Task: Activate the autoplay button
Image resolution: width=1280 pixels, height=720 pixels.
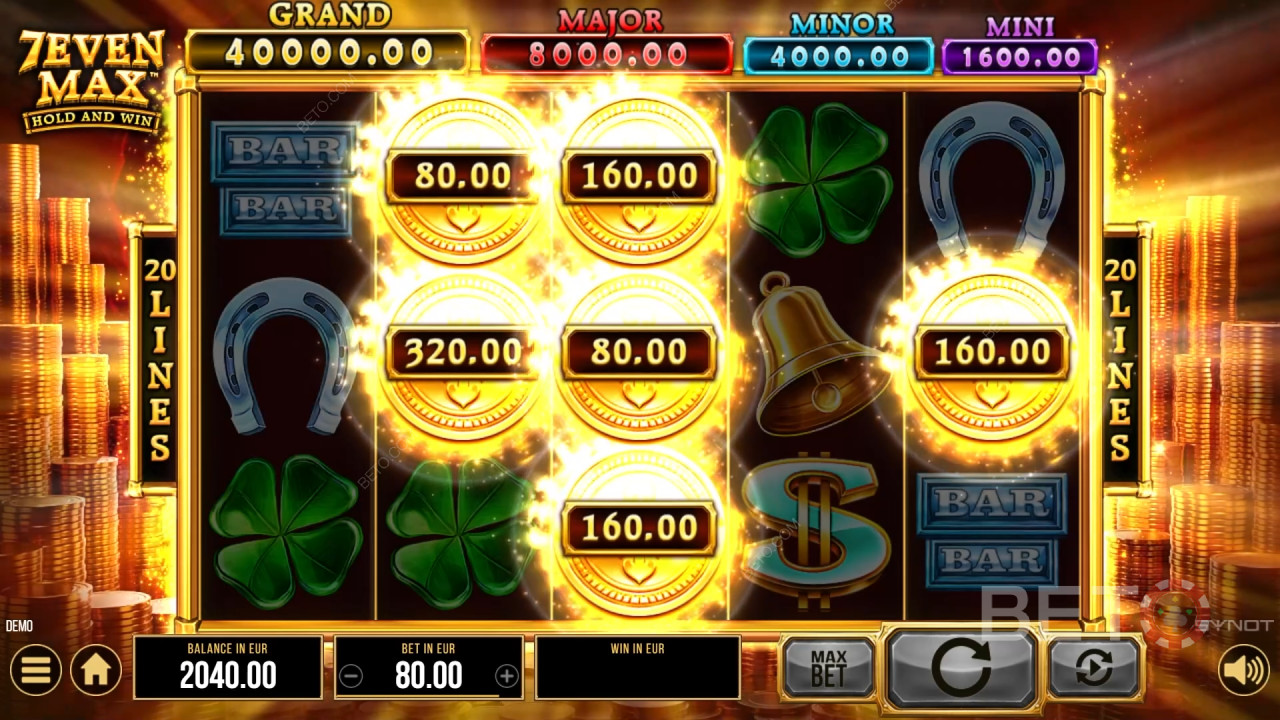Action: 1094,668
